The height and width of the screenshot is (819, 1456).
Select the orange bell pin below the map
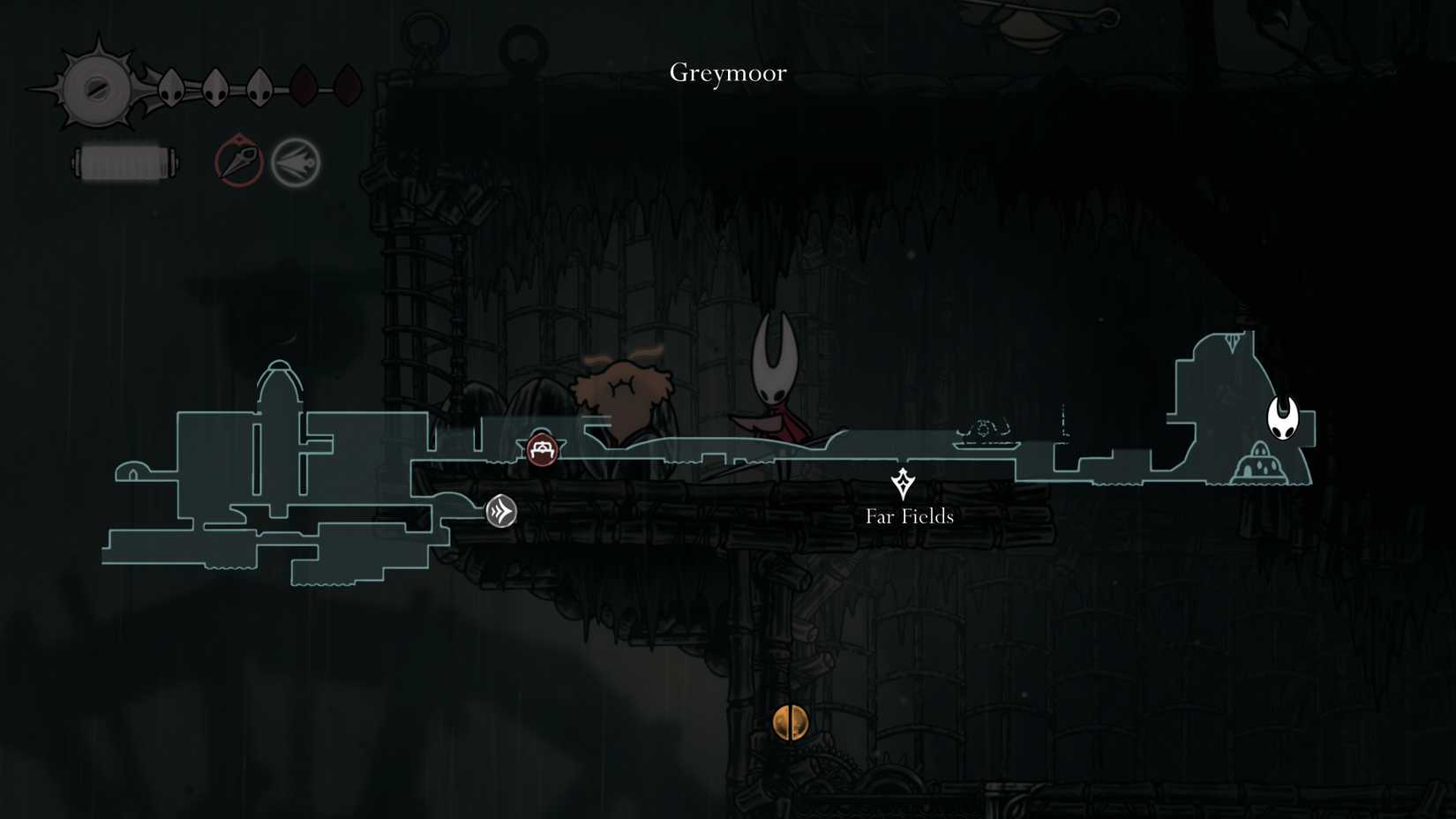[x=790, y=722]
